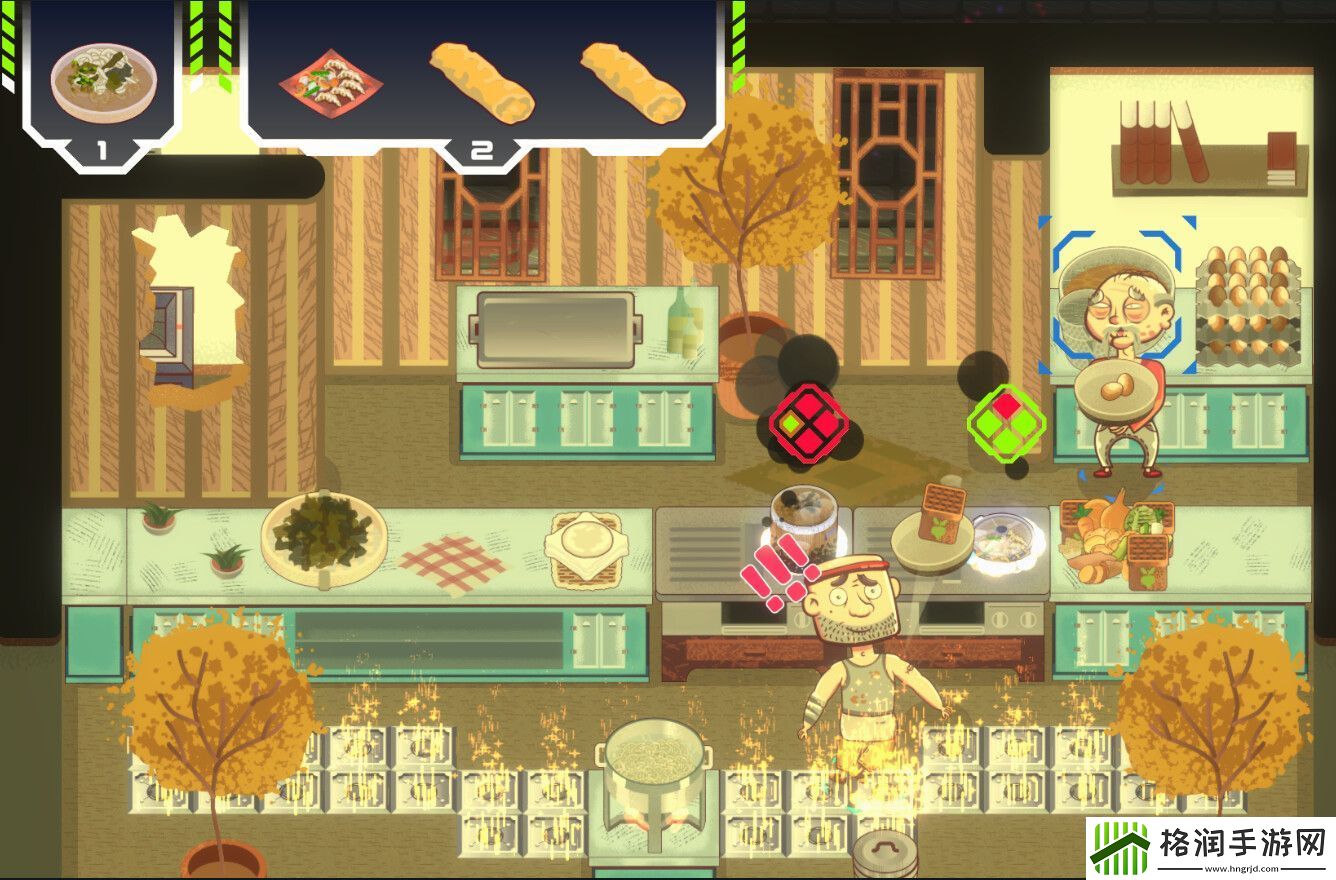1336x880 pixels.
Task: Switch to order tab 2
Action: coord(483,150)
